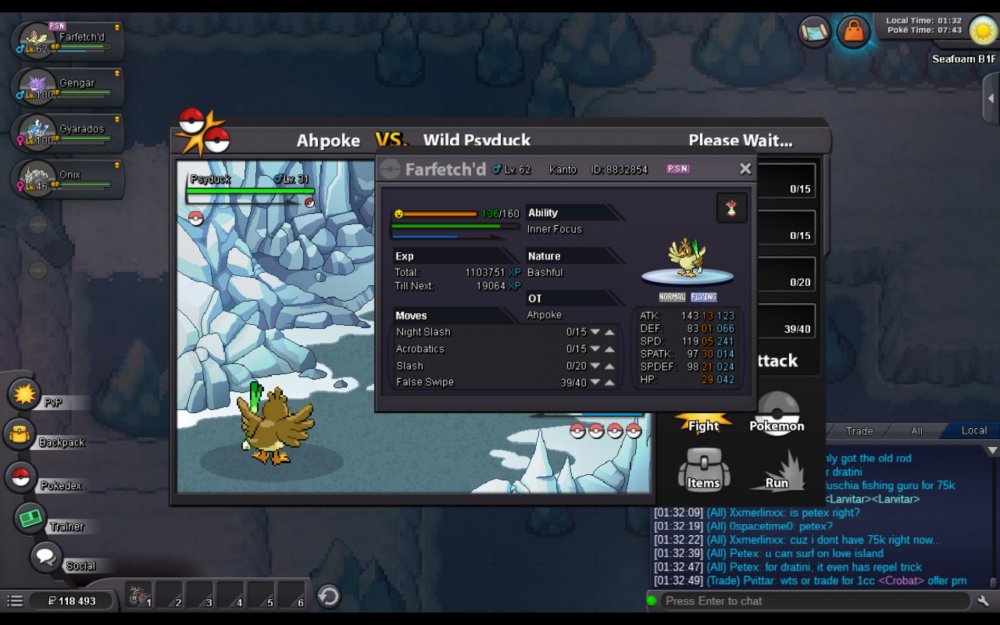Open the Trainer card menu
Screen dimensions: 1000x625
[31, 518]
